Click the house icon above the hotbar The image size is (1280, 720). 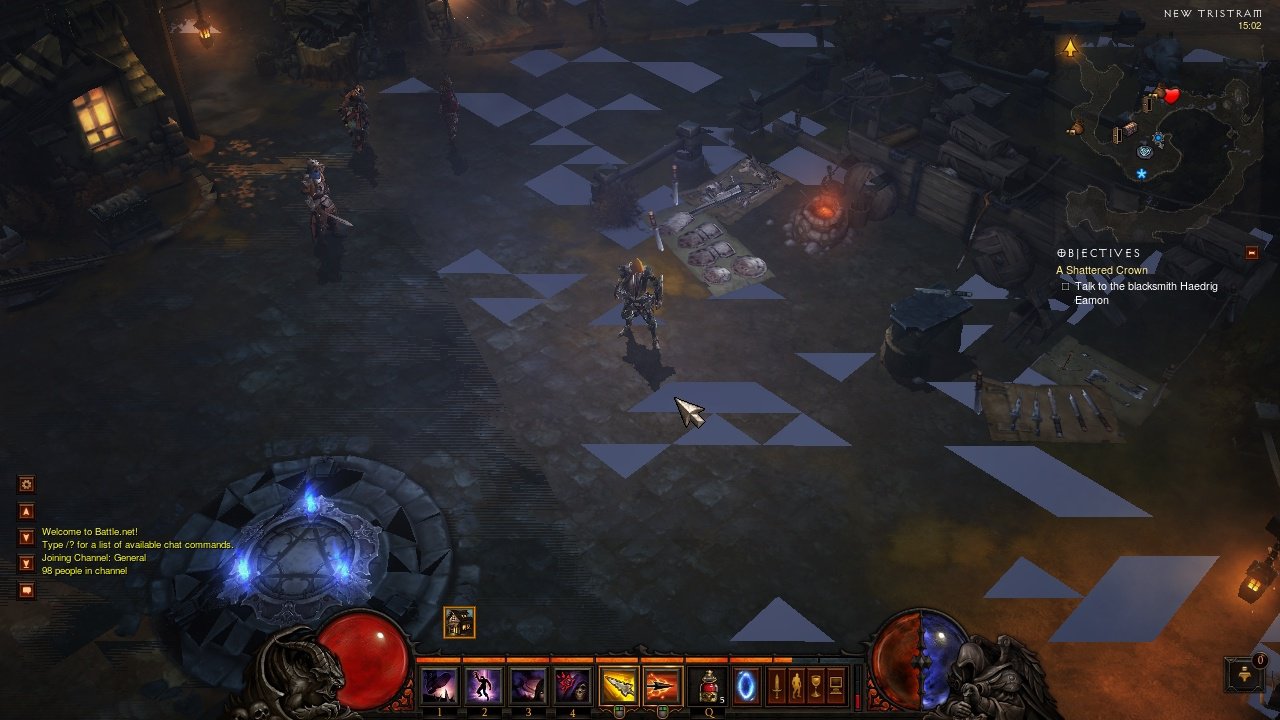point(459,622)
